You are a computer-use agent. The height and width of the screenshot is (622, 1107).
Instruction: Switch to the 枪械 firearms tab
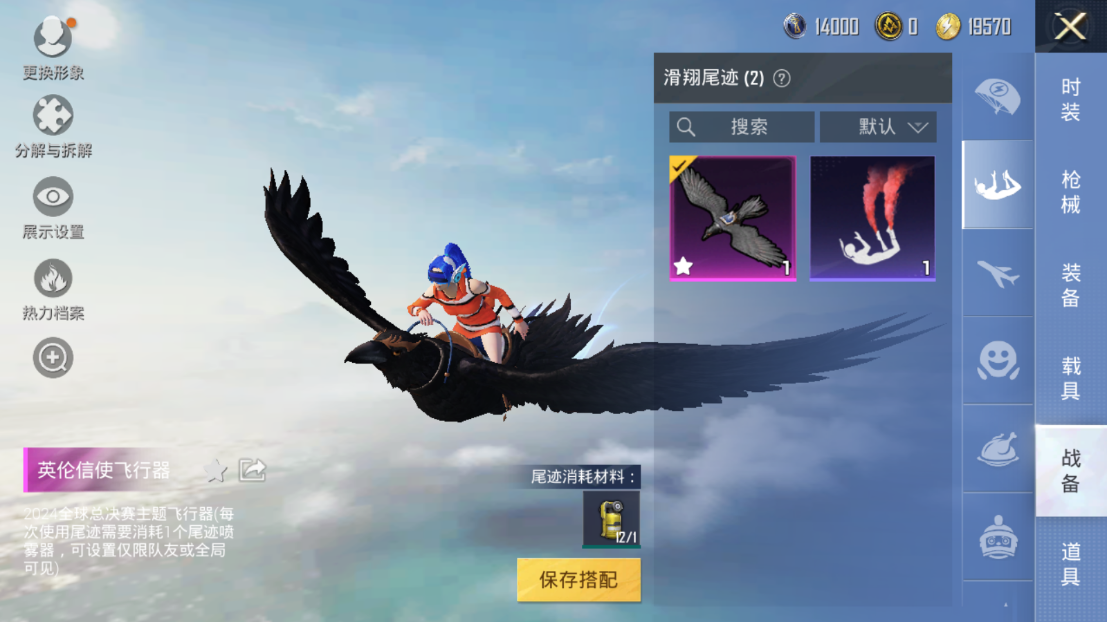click(1070, 192)
